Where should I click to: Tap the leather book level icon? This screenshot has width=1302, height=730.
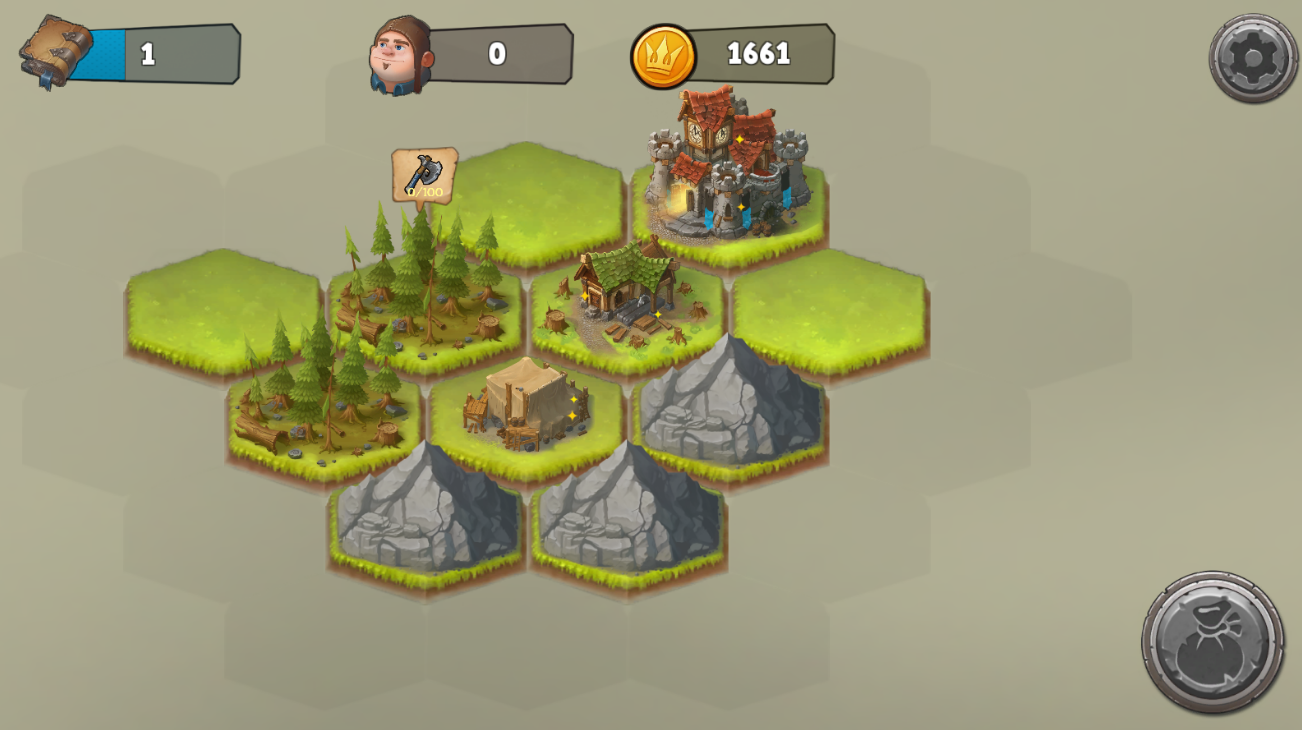[x=56, y=51]
